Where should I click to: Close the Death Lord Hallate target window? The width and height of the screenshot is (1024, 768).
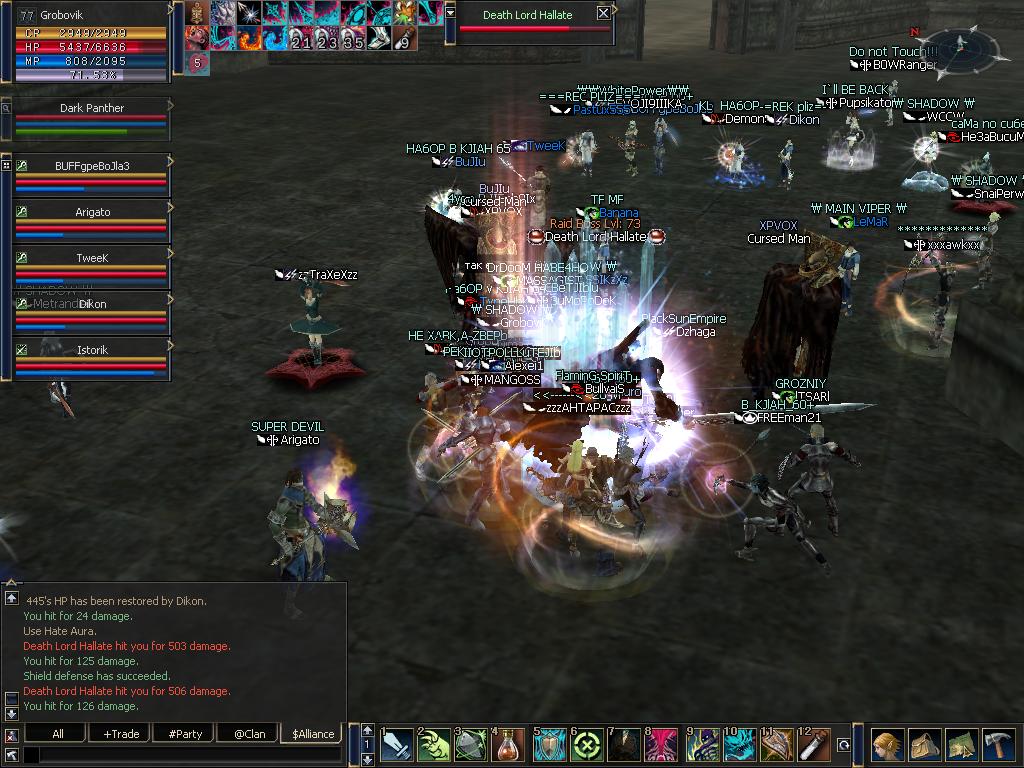603,14
